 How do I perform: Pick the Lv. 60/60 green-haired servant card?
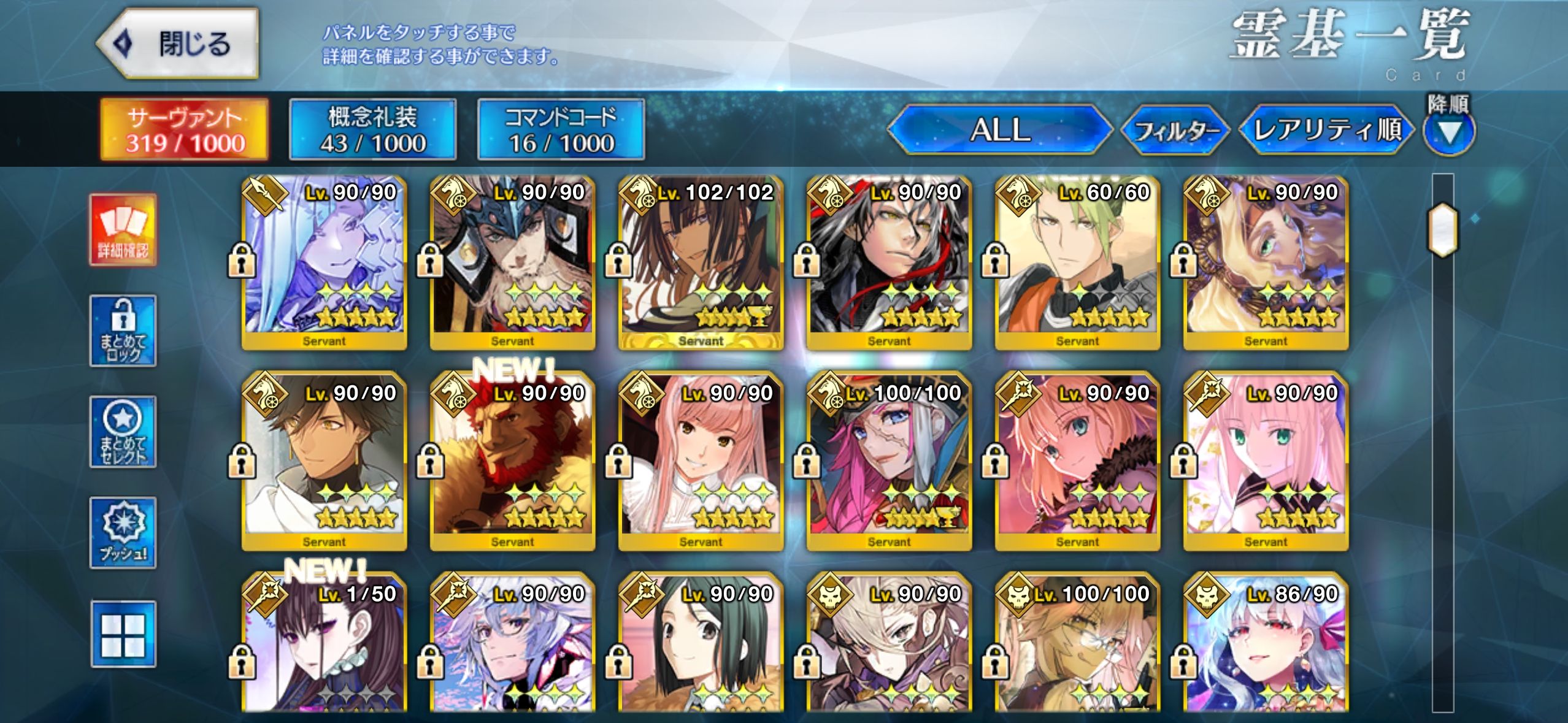[x=1077, y=264]
